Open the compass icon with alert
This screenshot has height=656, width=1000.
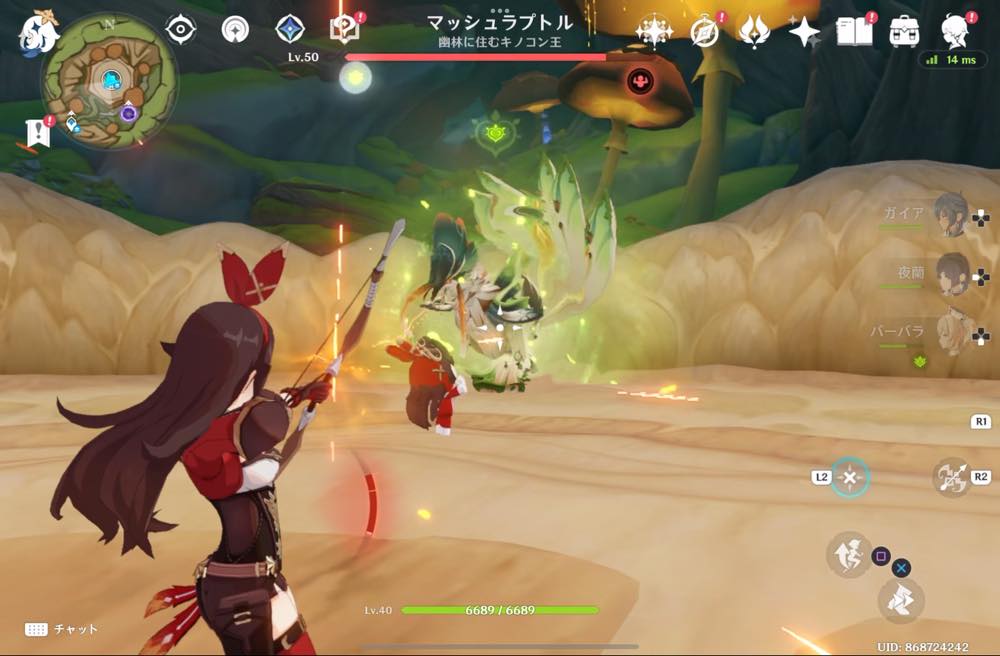click(705, 32)
